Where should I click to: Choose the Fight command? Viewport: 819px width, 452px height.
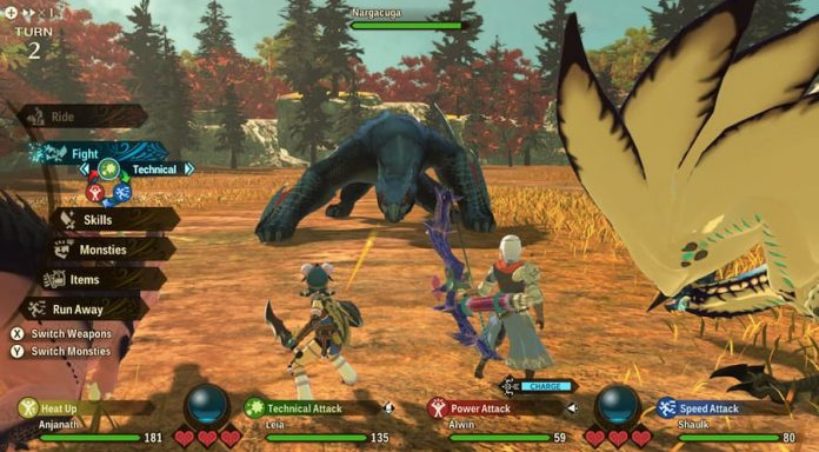click(84, 154)
